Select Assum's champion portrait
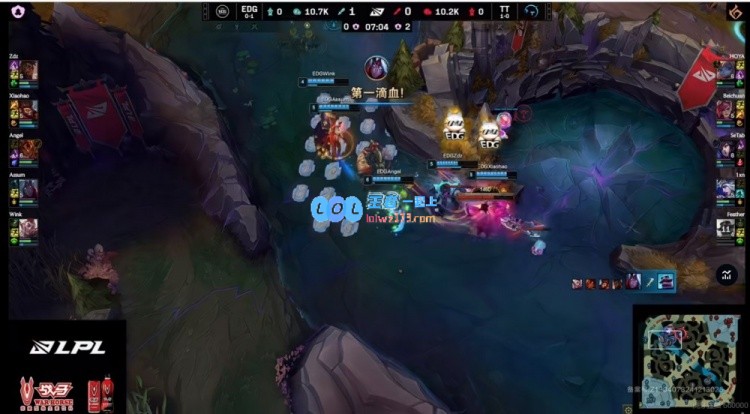The image size is (750, 414). (x=29, y=188)
